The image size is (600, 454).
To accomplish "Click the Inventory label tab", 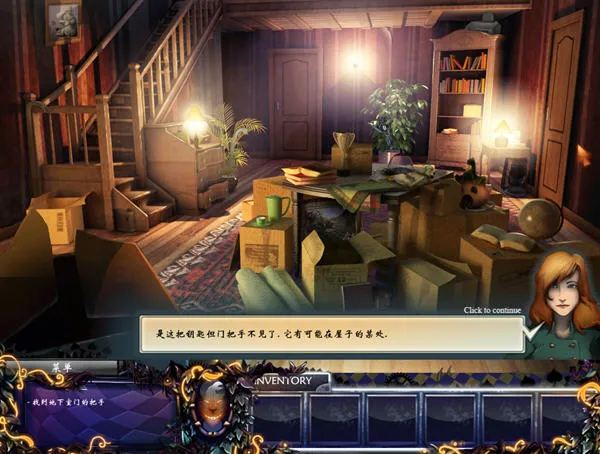I will (x=291, y=381).
